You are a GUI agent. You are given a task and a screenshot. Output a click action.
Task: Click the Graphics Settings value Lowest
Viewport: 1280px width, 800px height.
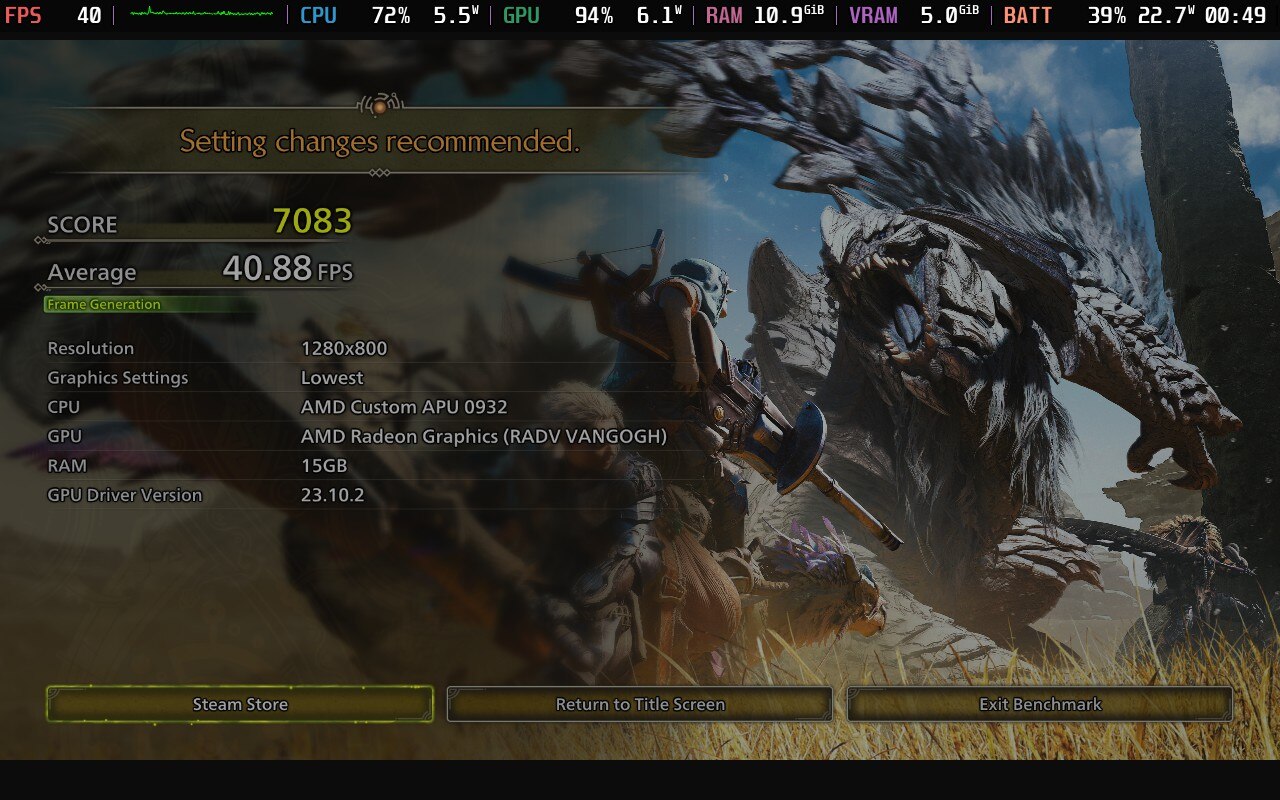pyautogui.click(x=331, y=378)
